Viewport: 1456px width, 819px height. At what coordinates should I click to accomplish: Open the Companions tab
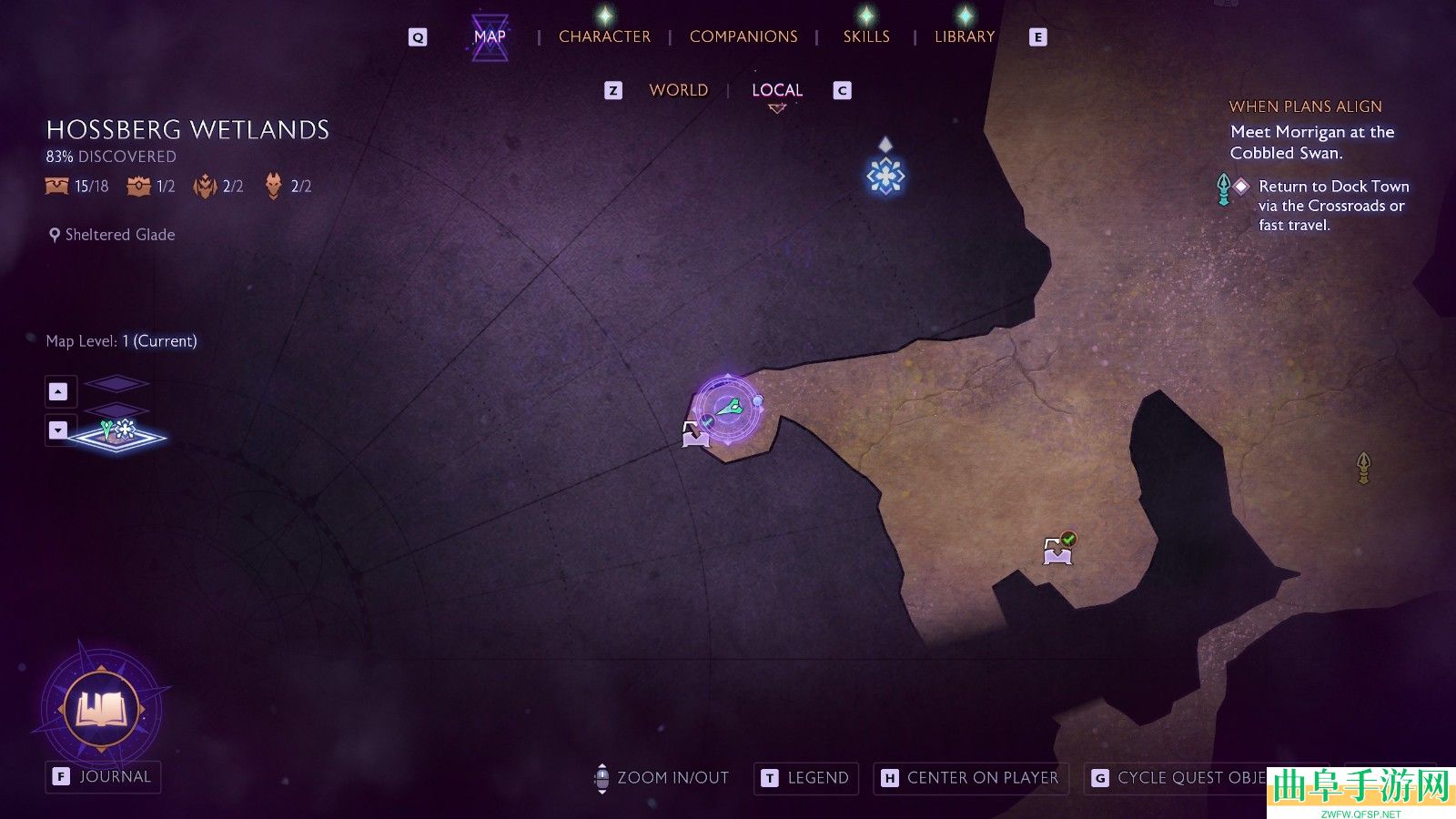pyautogui.click(x=743, y=36)
